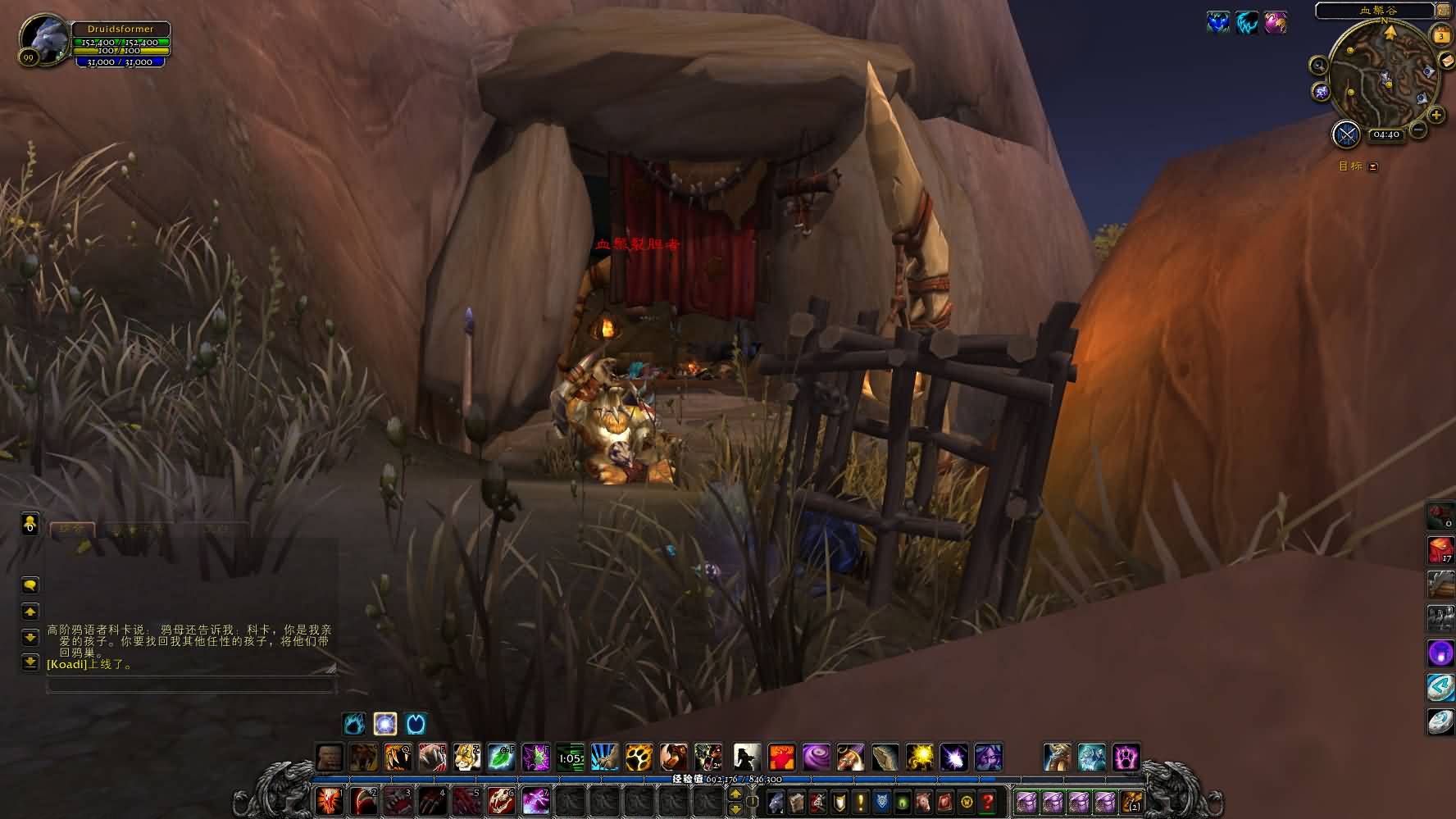
Task: Open the backpack bag slot showing (2)
Action: 1131,801
